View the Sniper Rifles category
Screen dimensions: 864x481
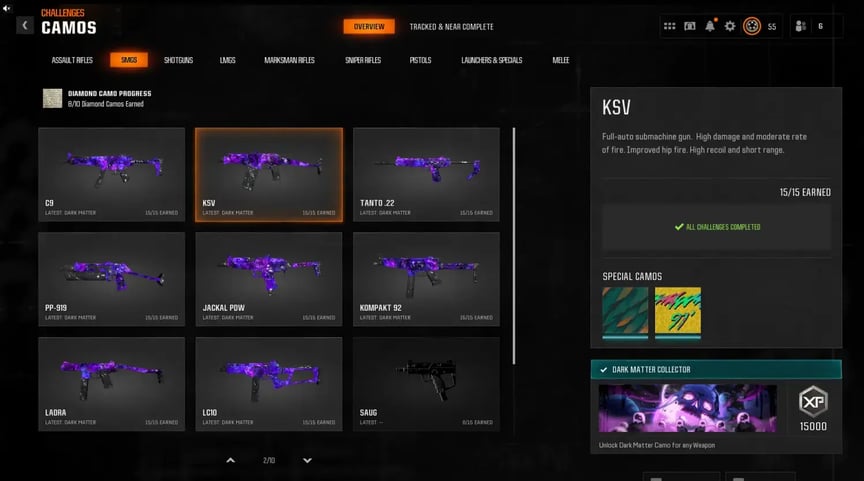(x=363, y=60)
